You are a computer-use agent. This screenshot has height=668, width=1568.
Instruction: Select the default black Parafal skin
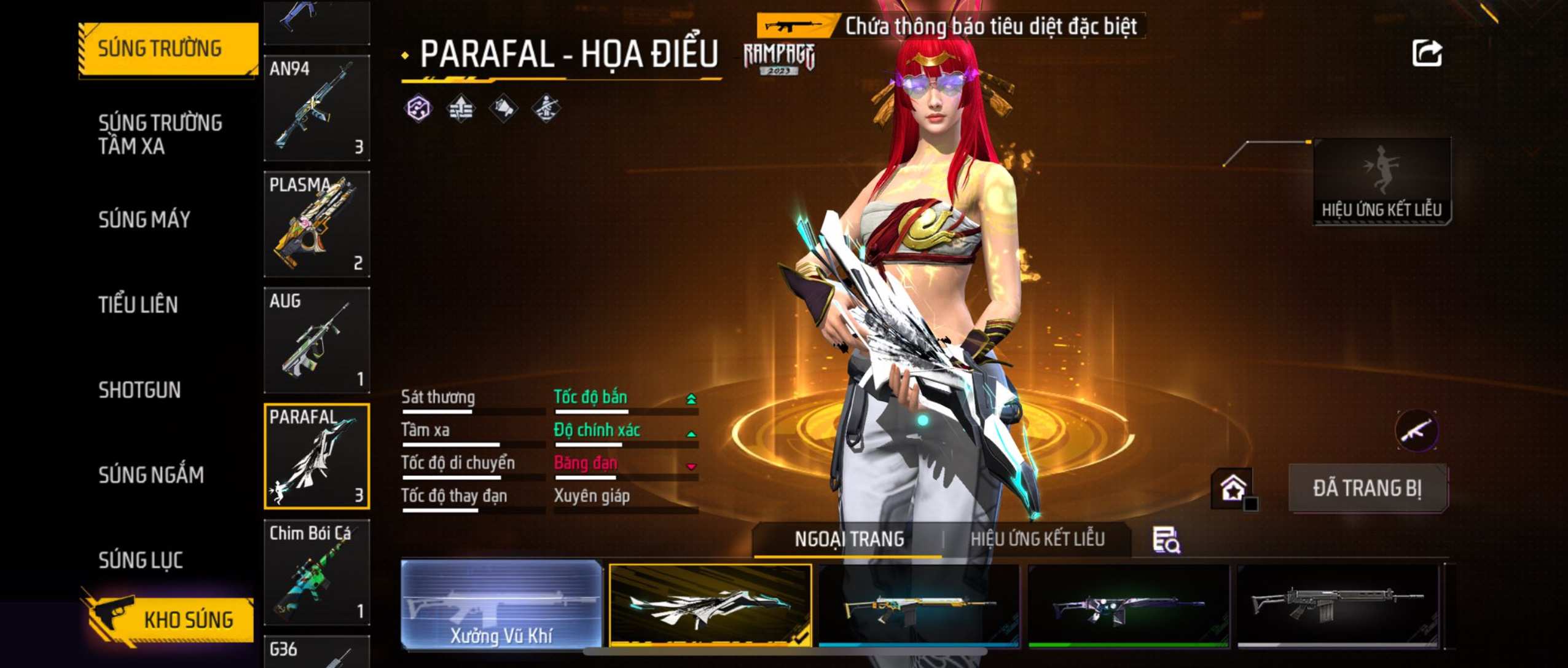[1337, 605]
